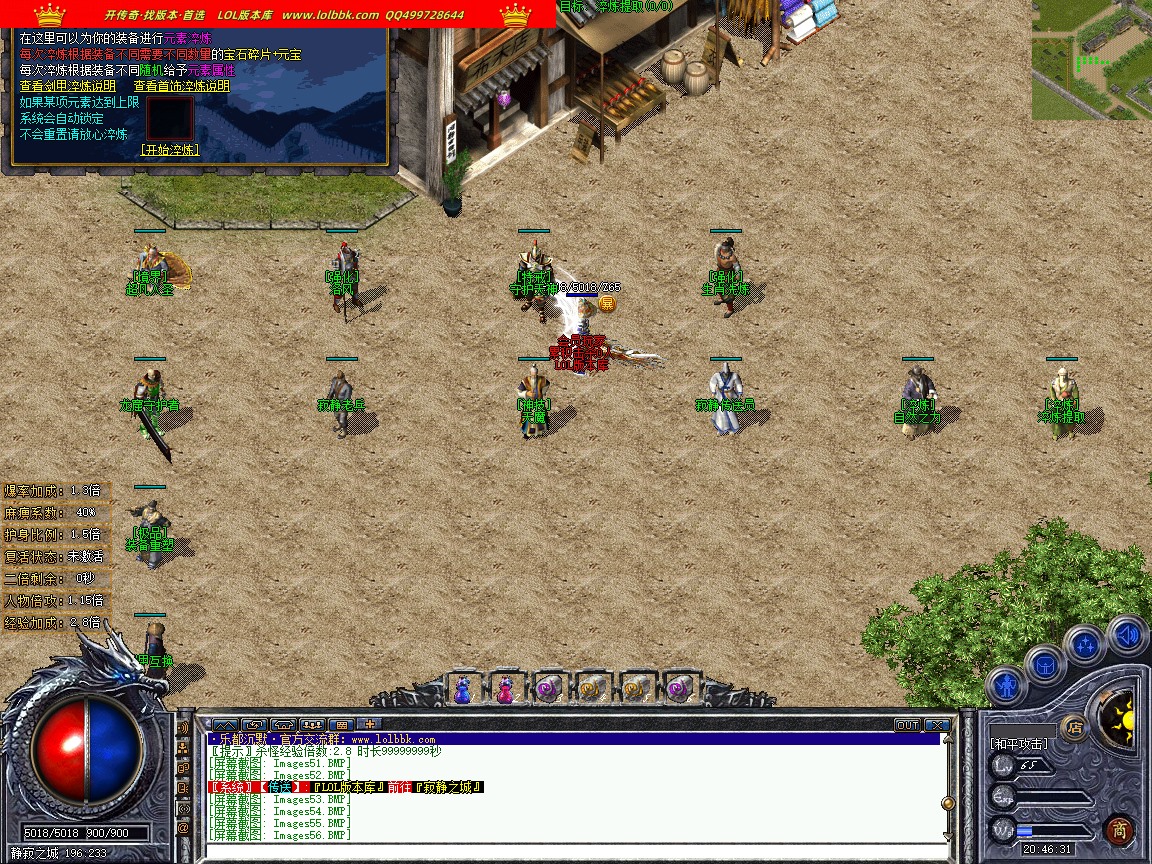Open the 查看首饰淬炼说明 explanation link
The image size is (1152, 864).
click(x=181, y=86)
